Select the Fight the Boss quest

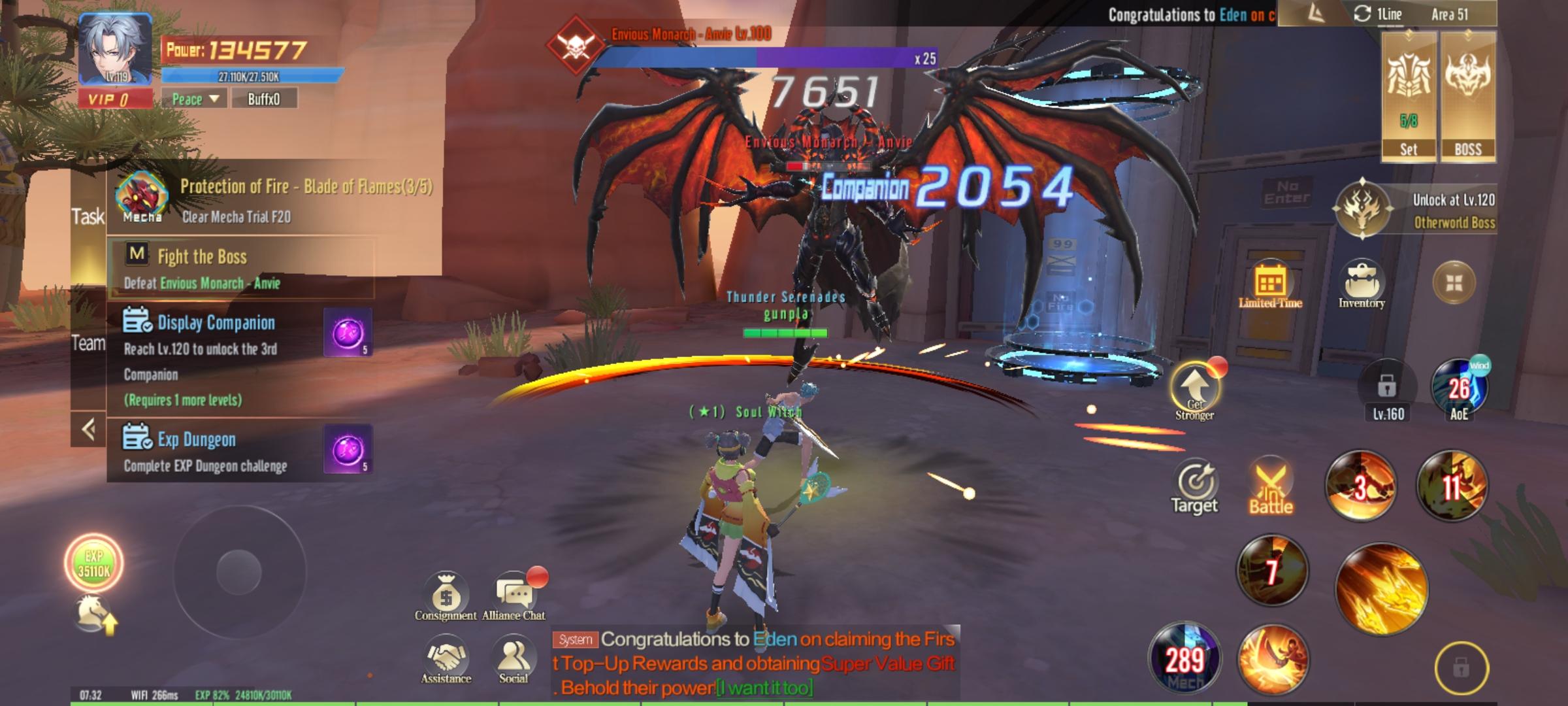click(x=240, y=269)
